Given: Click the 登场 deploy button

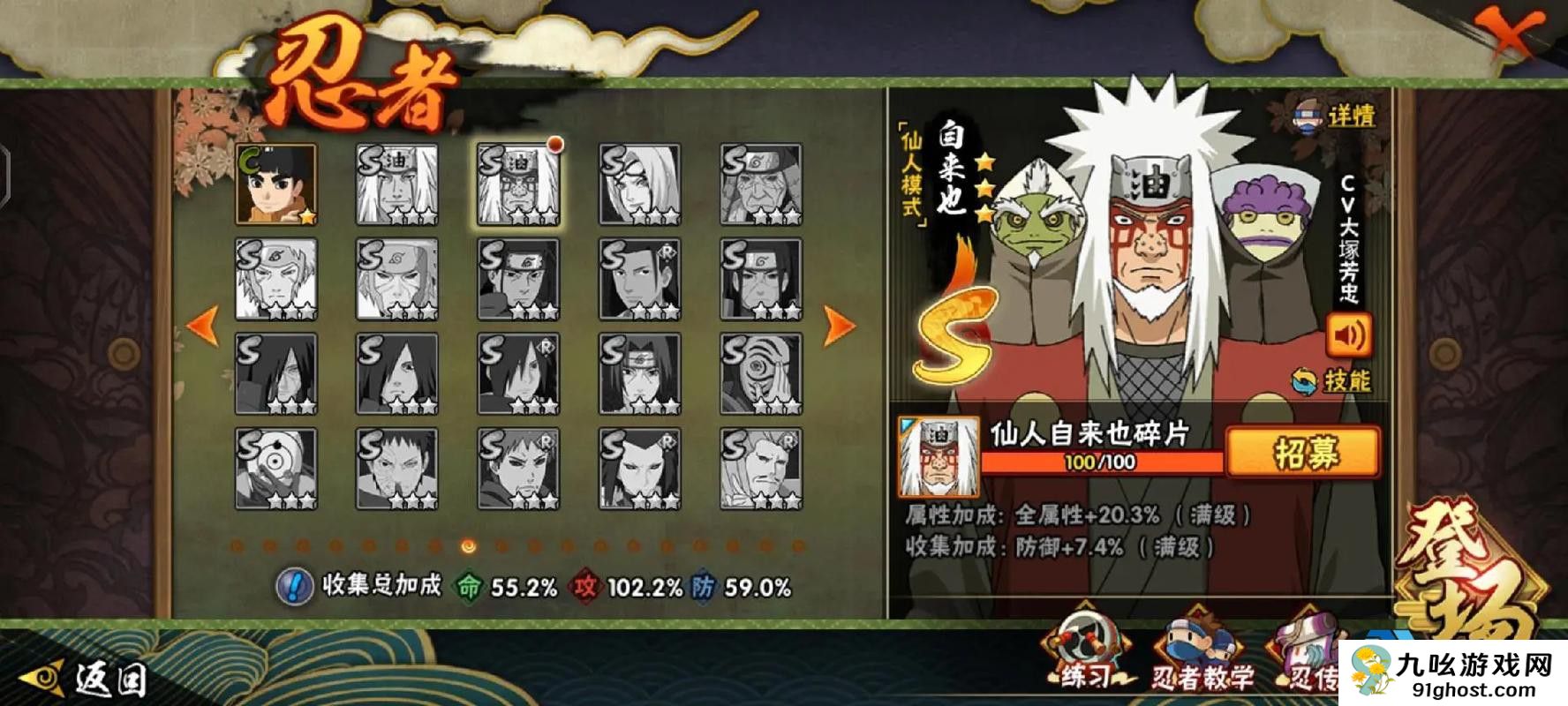Looking at the screenshot, I should click(1466, 574).
